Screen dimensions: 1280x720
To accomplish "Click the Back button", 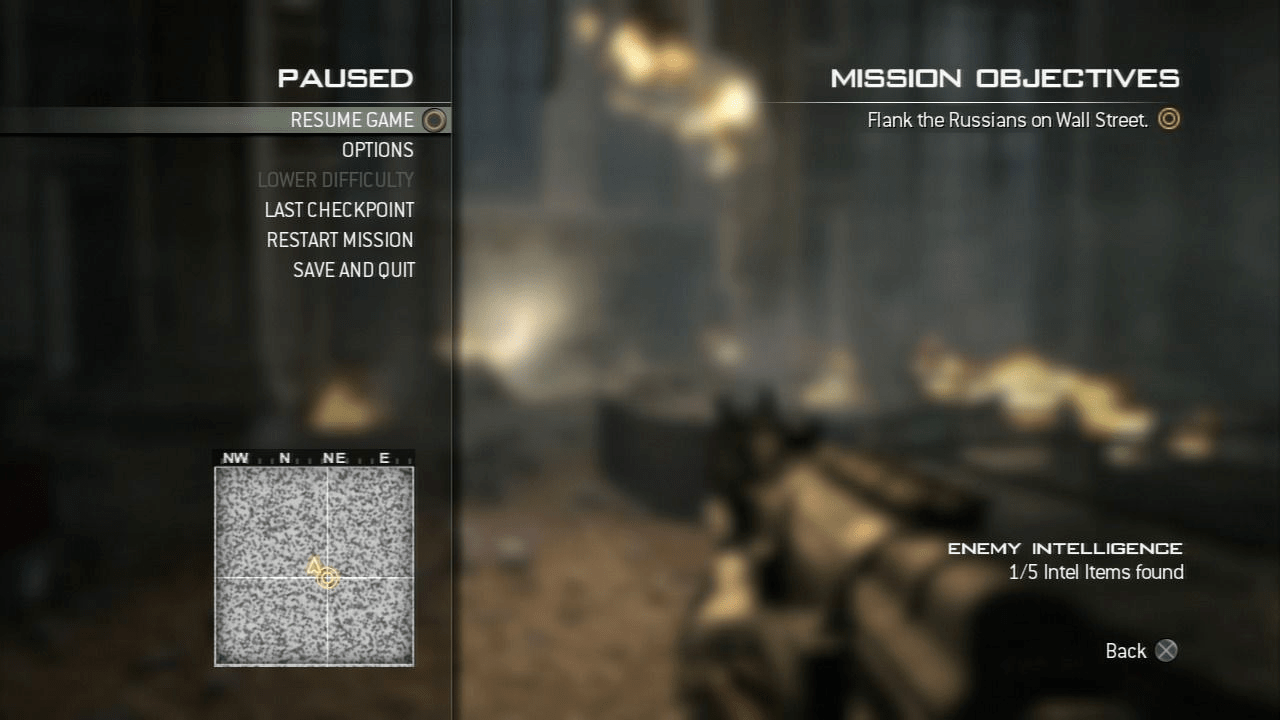I will (x=1124, y=651).
